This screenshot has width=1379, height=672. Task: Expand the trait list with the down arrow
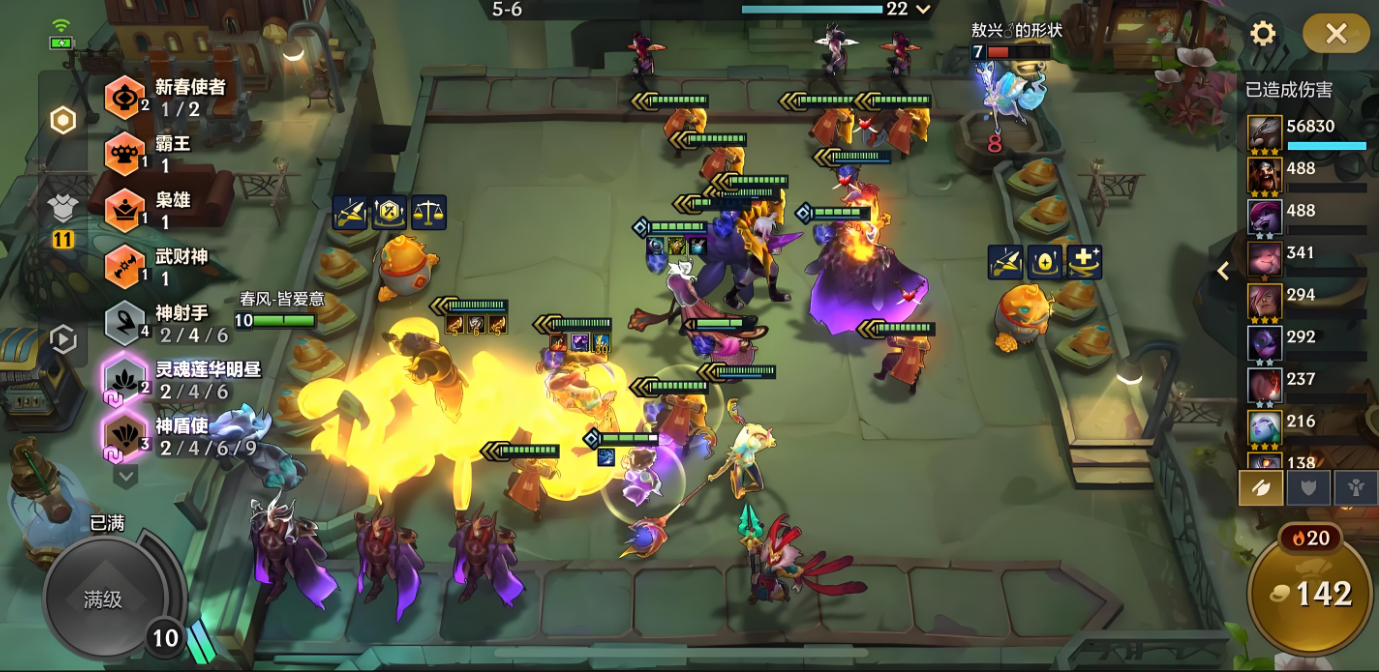125,477
